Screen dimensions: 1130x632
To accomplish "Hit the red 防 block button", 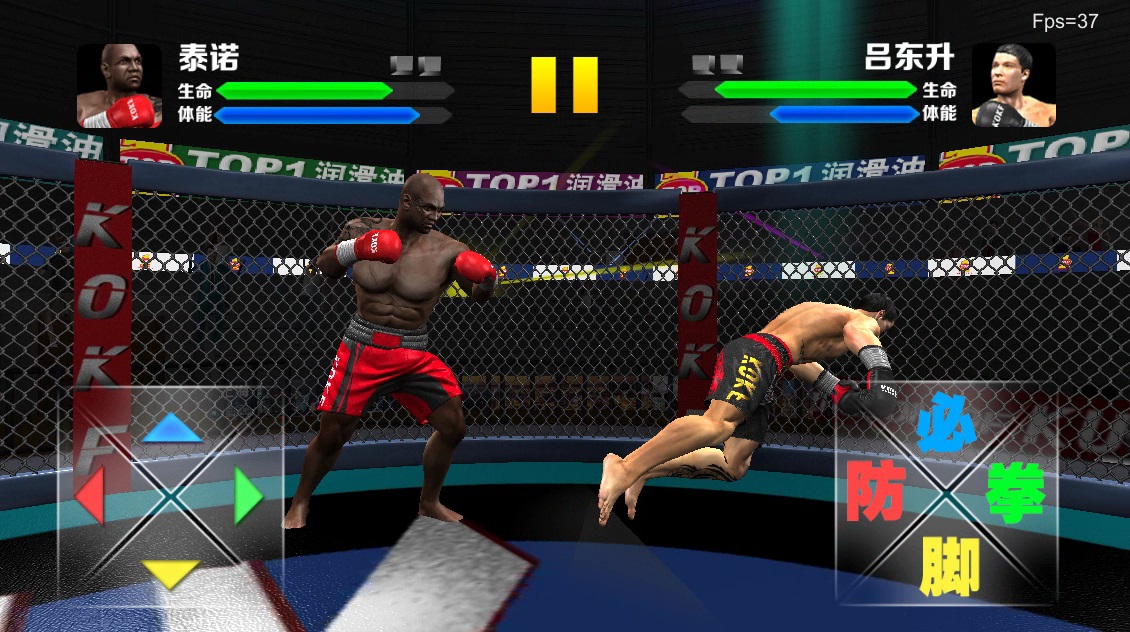I will pyautogui.click(x=875, y=491).
